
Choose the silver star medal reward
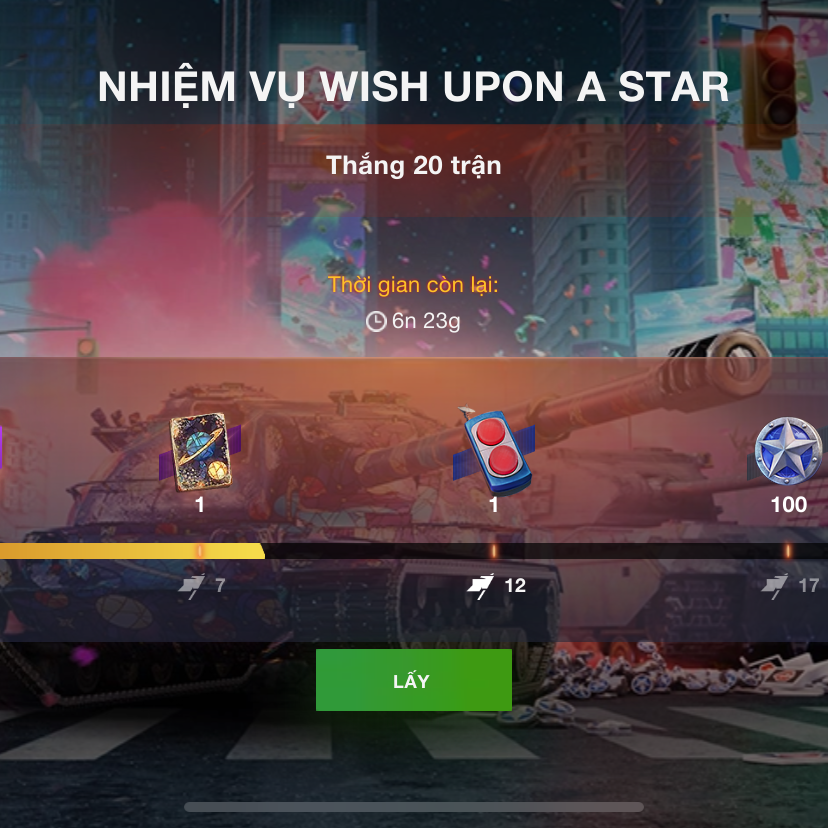788,451
